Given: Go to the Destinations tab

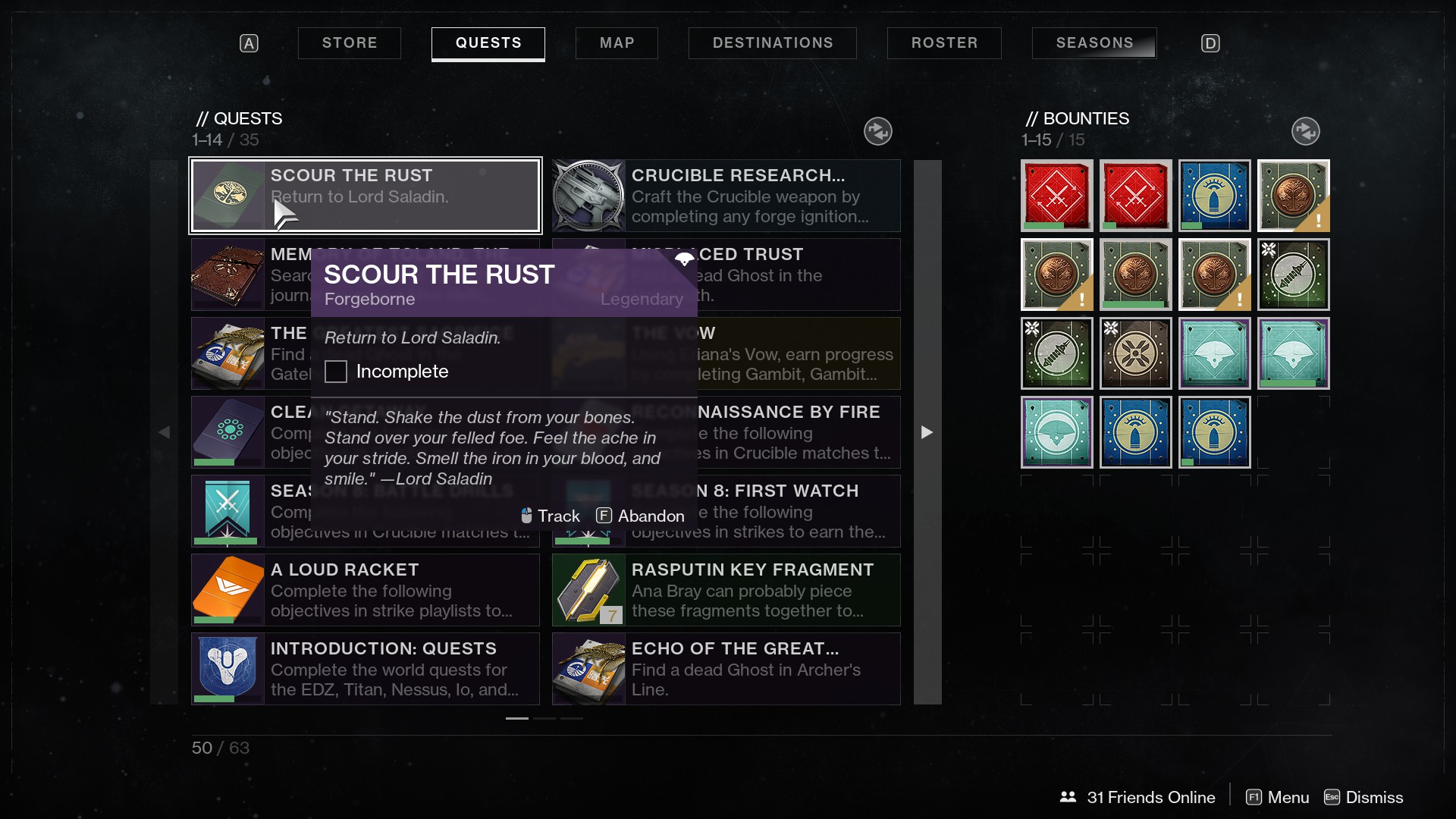Looking at the screenshot, I should [x=772, y=43].
